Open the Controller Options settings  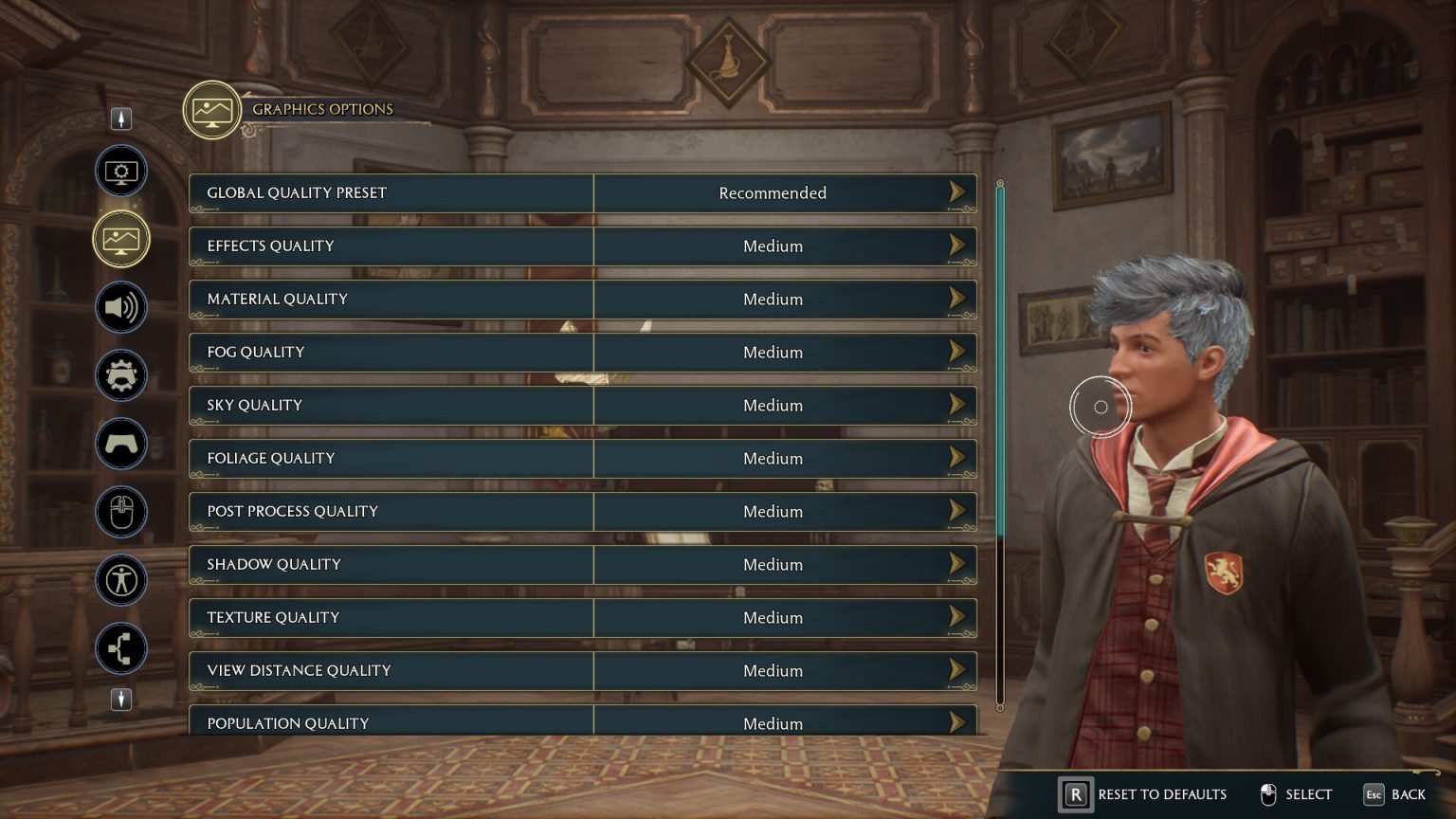pyautogui.click(x=120, y=444)
